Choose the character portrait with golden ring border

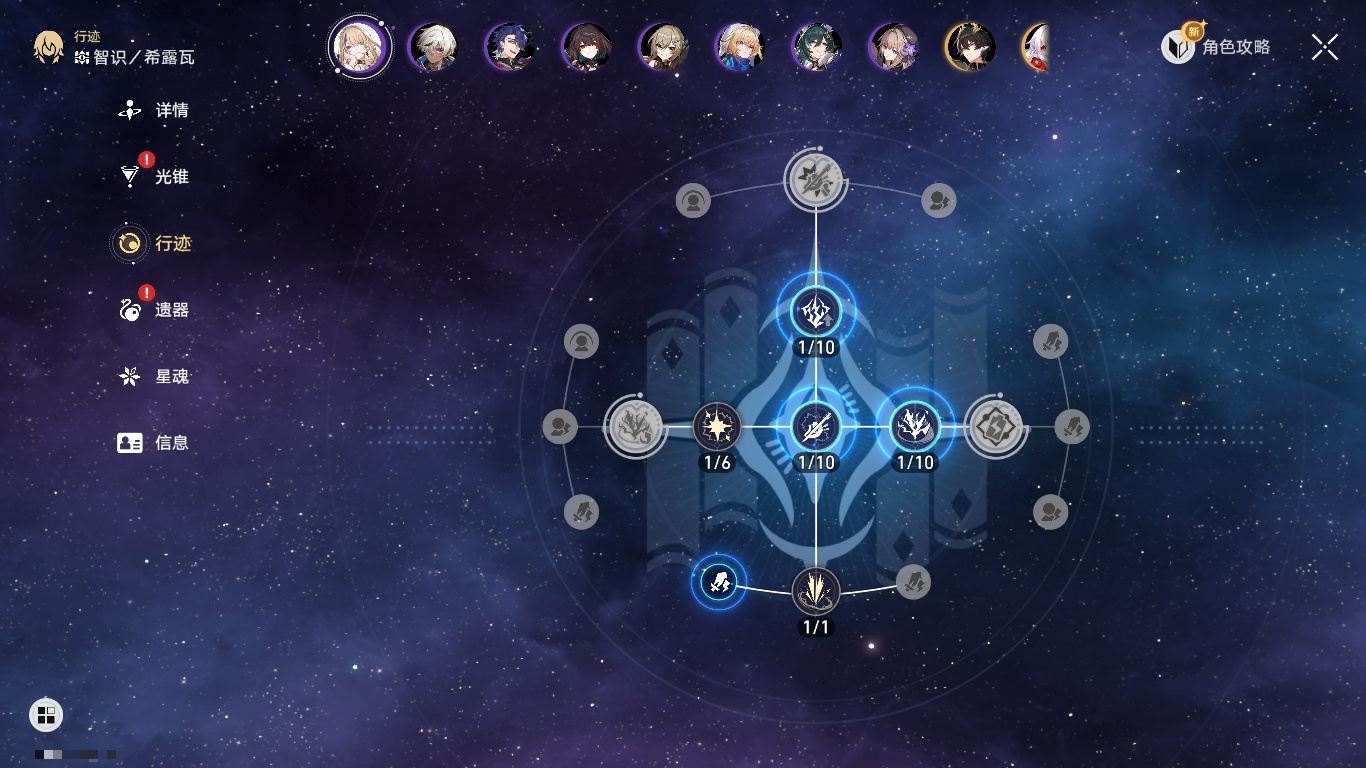tap(970, 46)
